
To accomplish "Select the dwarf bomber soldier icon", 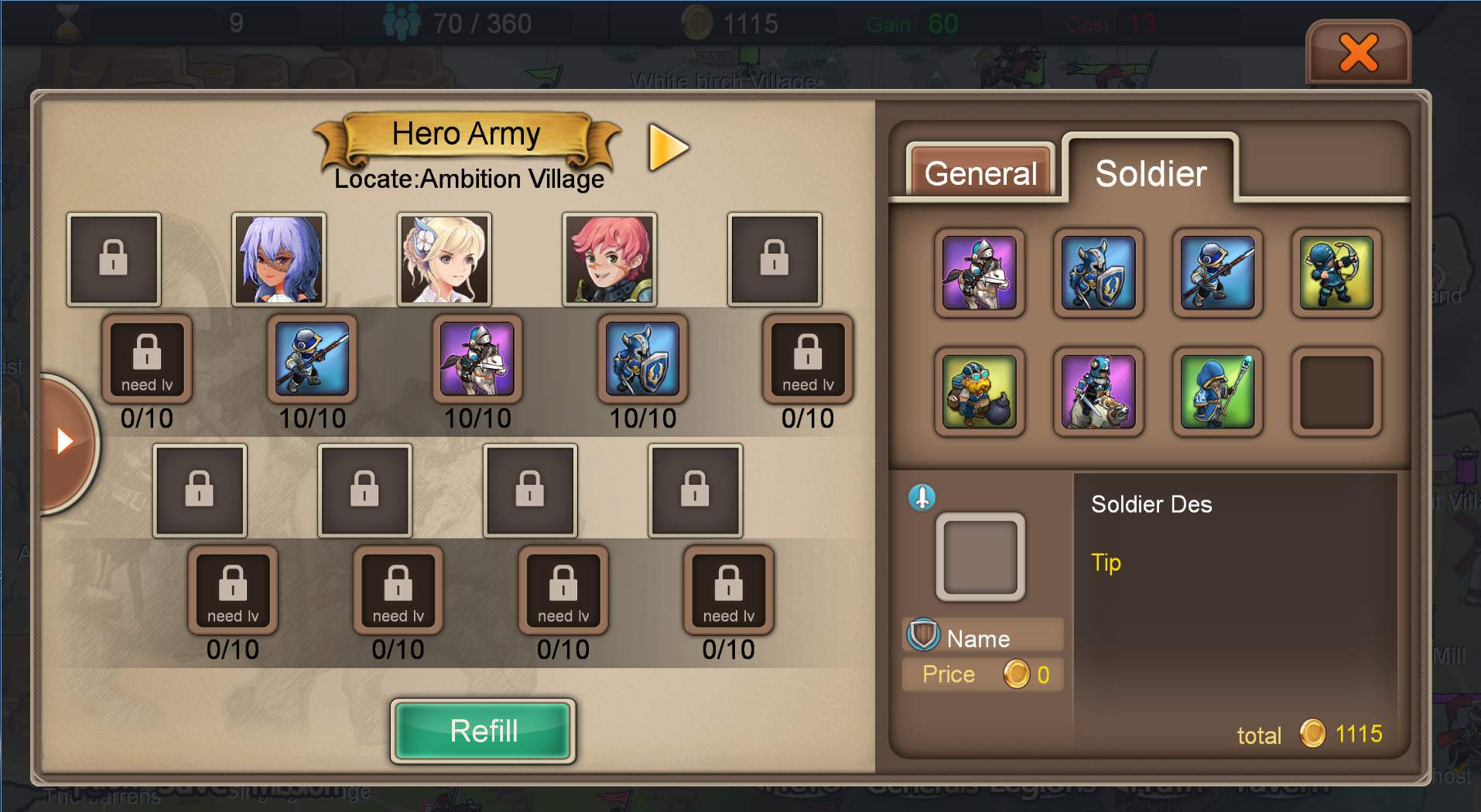I will pos(979,392).
